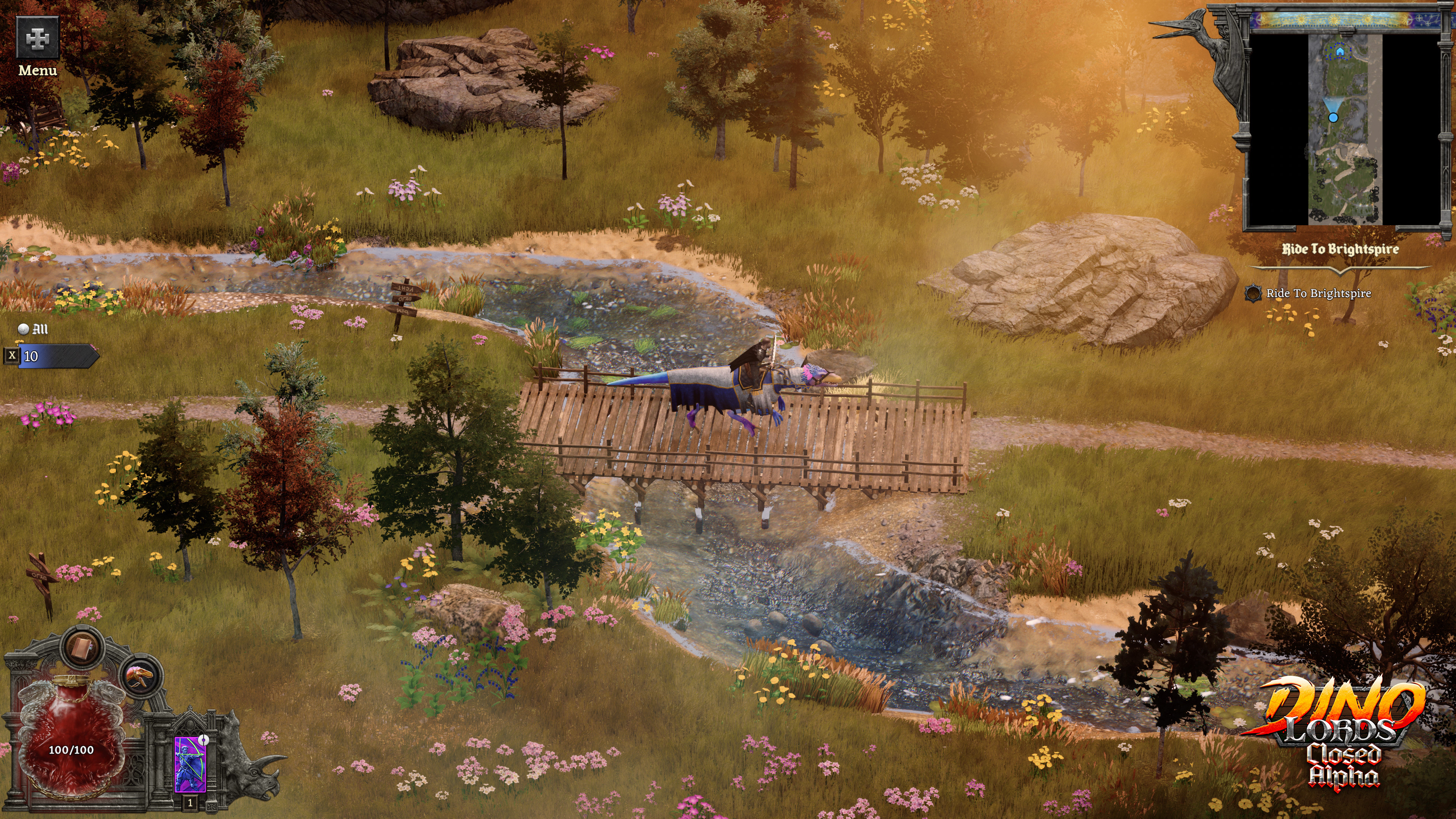
Task: Toggle the white pip on the archer card
Action: (x=204, y=741)
